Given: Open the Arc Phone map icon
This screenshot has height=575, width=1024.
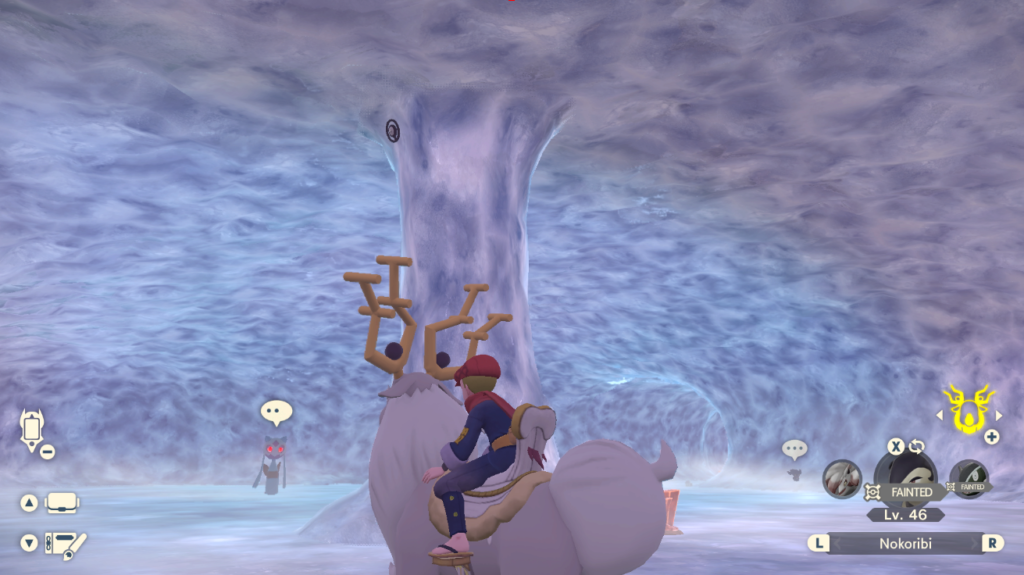Looking at the screenshot, I should tap(32, 427).
